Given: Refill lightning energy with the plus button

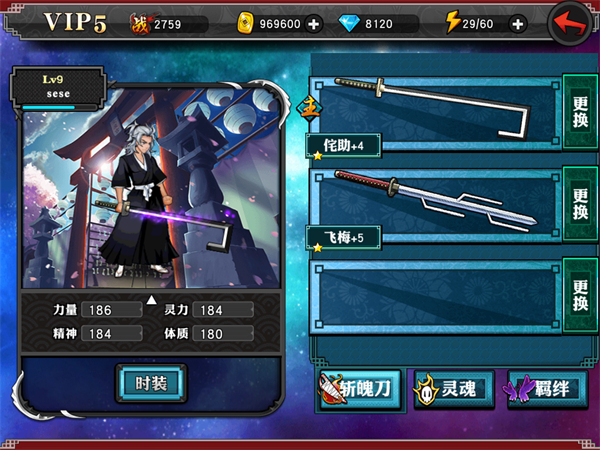Looking at the screenshot, I should [517, 23].
